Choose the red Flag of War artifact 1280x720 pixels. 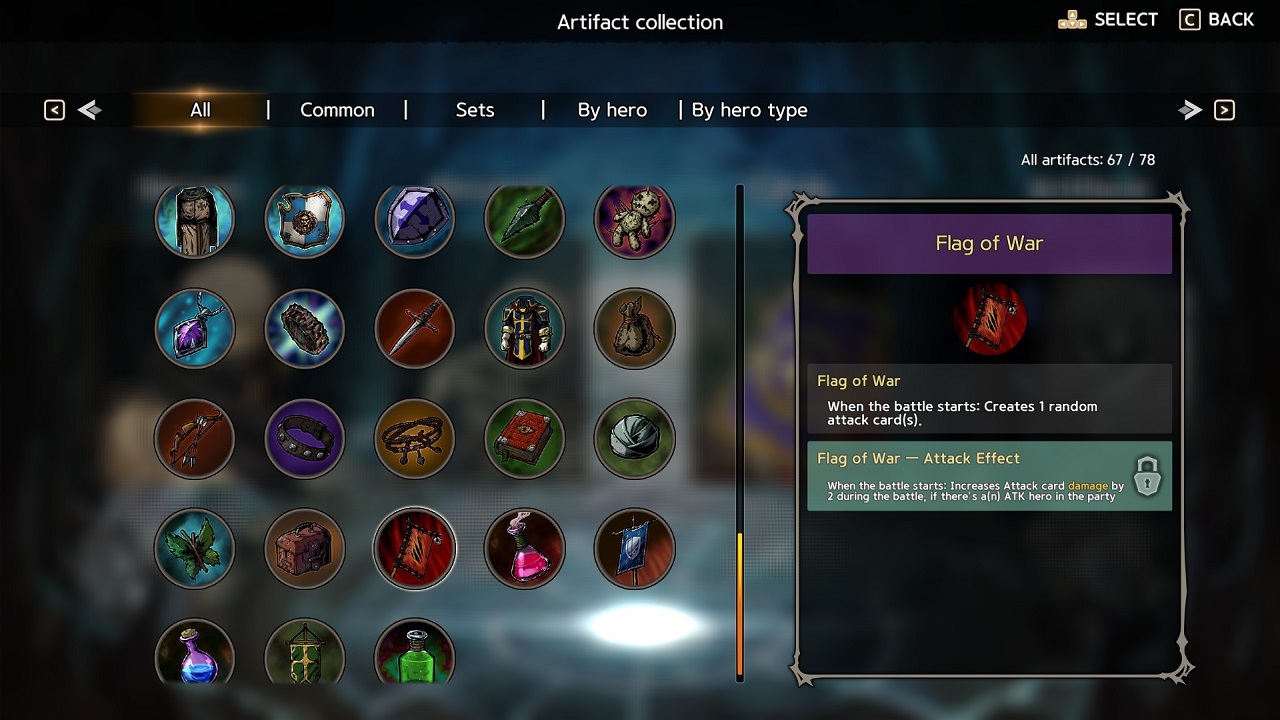tap(415, 549)
